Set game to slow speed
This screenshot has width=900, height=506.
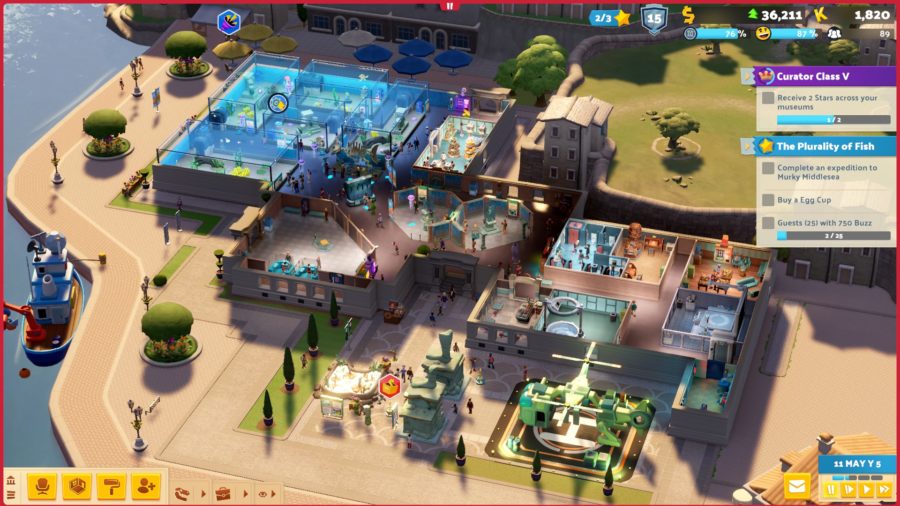[848, 490]
